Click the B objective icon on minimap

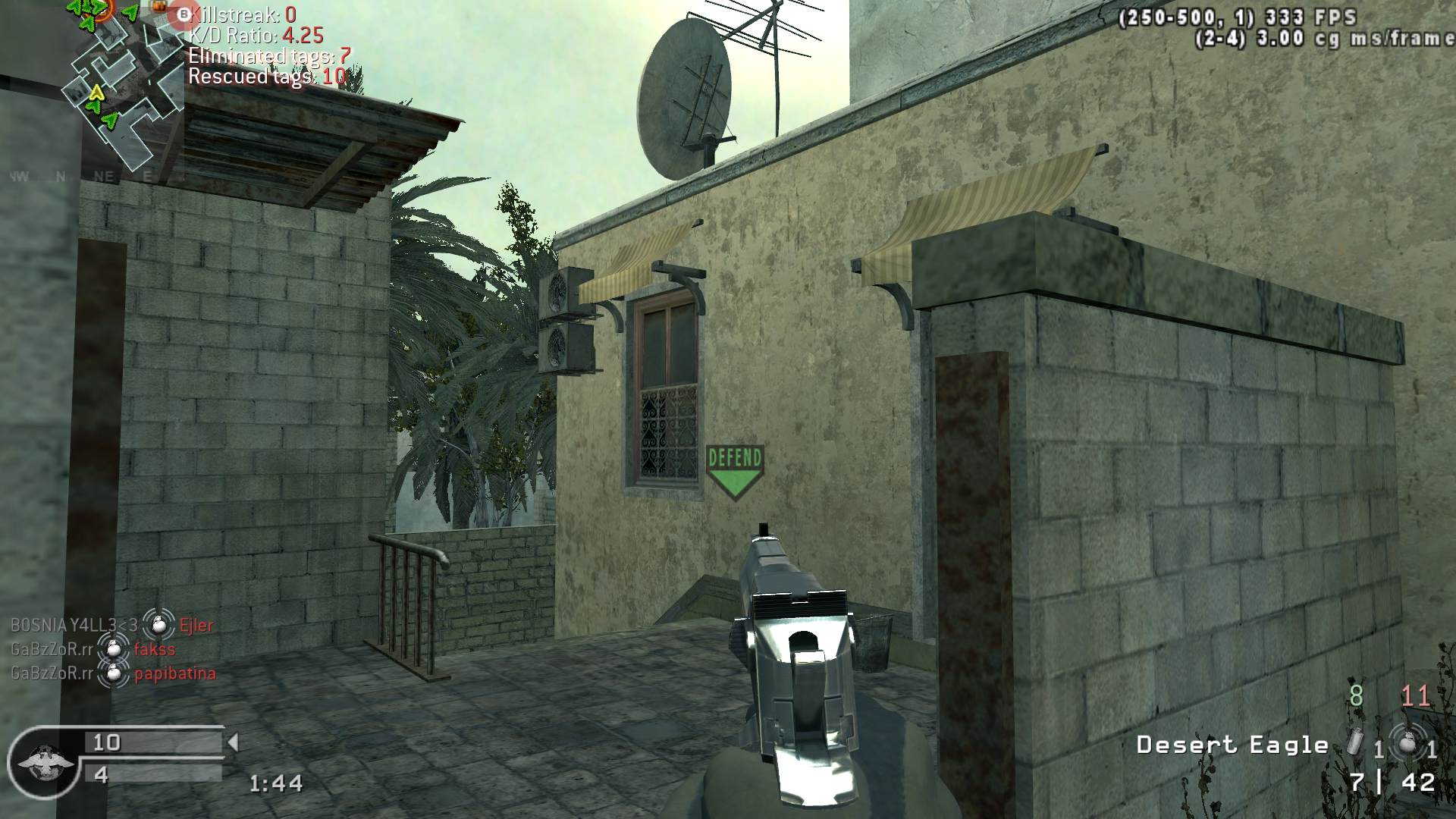tap(183, 14)
